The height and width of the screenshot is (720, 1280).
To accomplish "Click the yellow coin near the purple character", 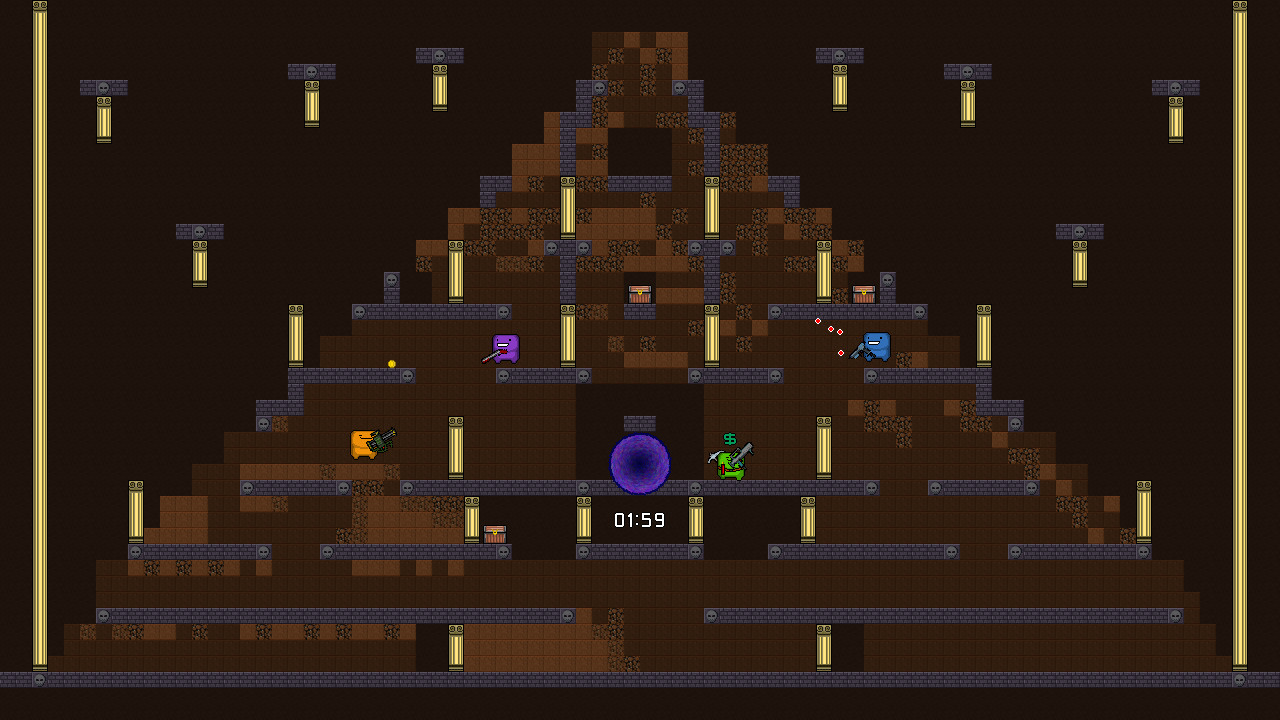I will click(390, 364).
